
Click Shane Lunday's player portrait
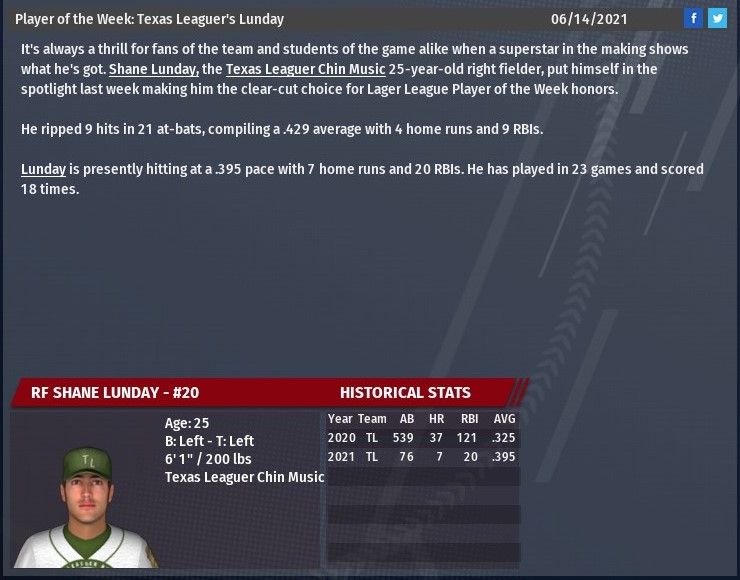pyautogui.click(x=85, y=507)
